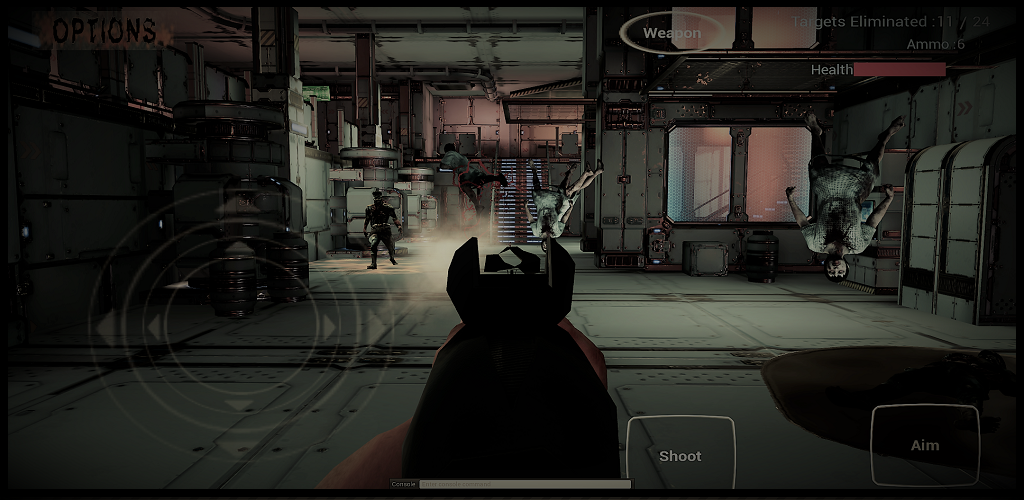Tap the Weapon switch button
The image size is (1024, 500).
(x=672, y=33)
